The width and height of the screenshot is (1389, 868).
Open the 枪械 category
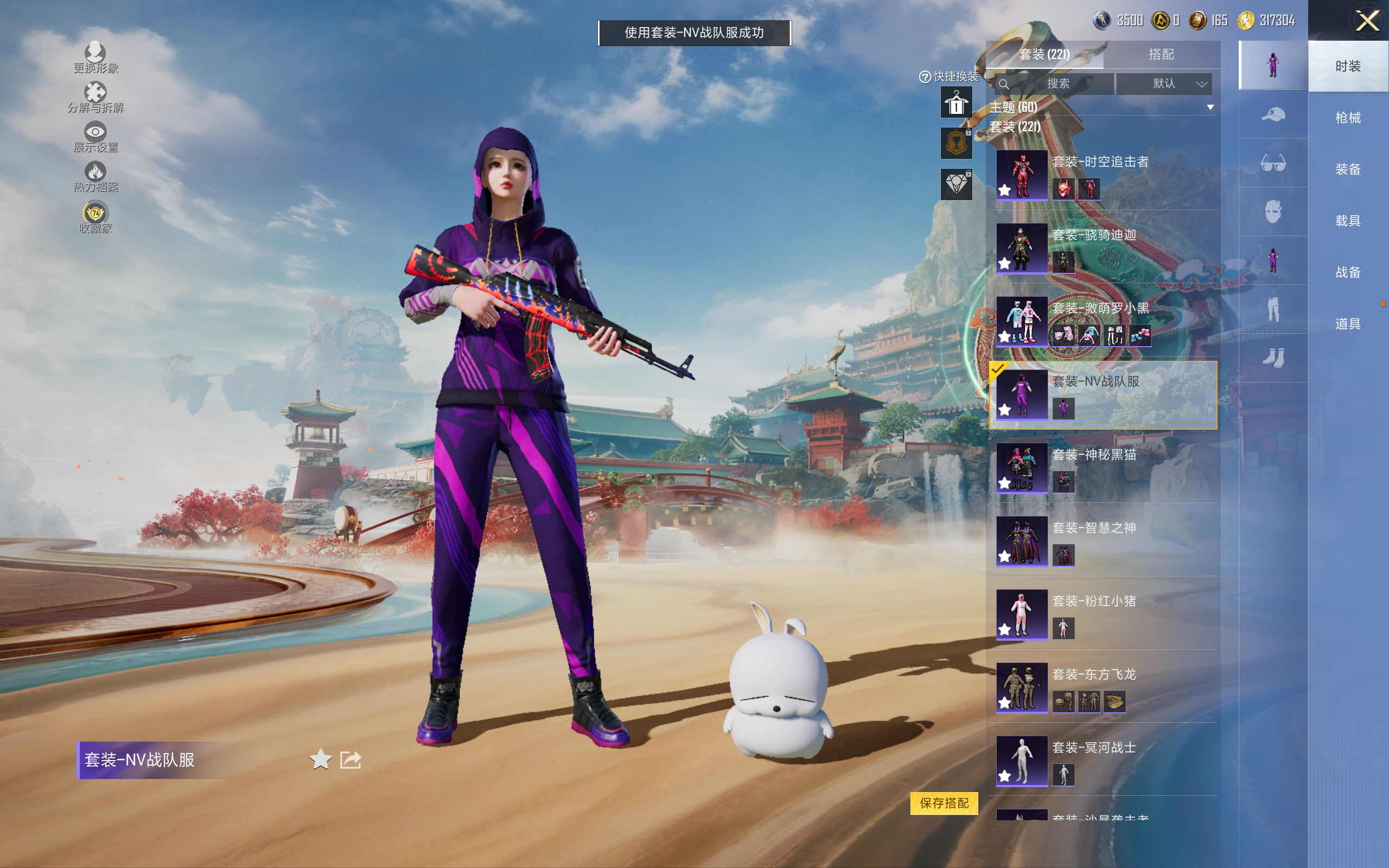click(1347, 118)
